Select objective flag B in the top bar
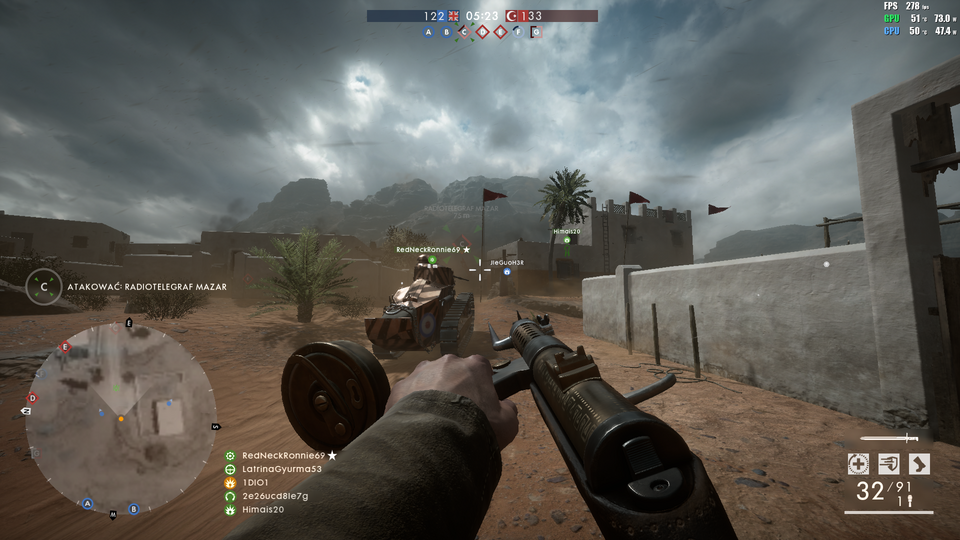 (447, 32)
